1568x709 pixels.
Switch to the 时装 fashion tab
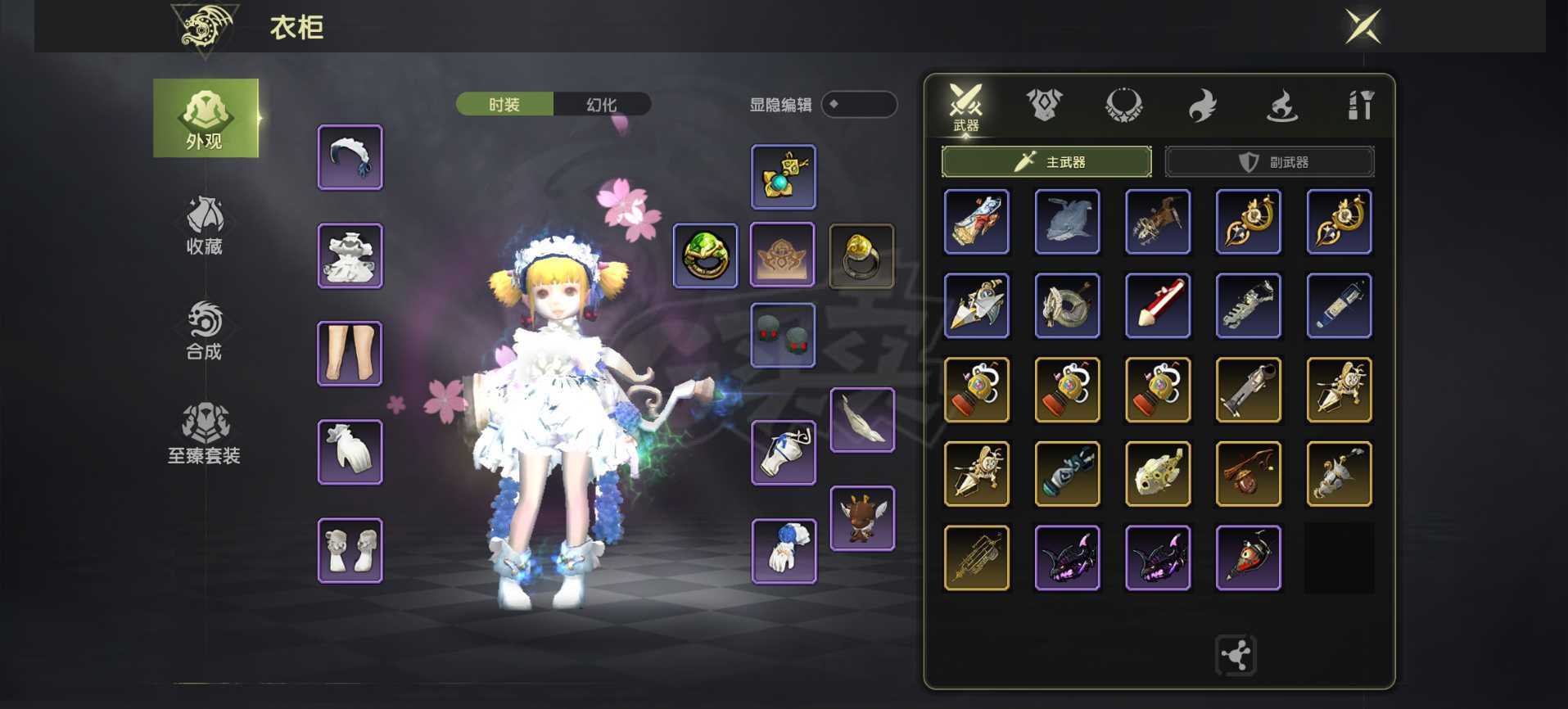coord(504,104)
